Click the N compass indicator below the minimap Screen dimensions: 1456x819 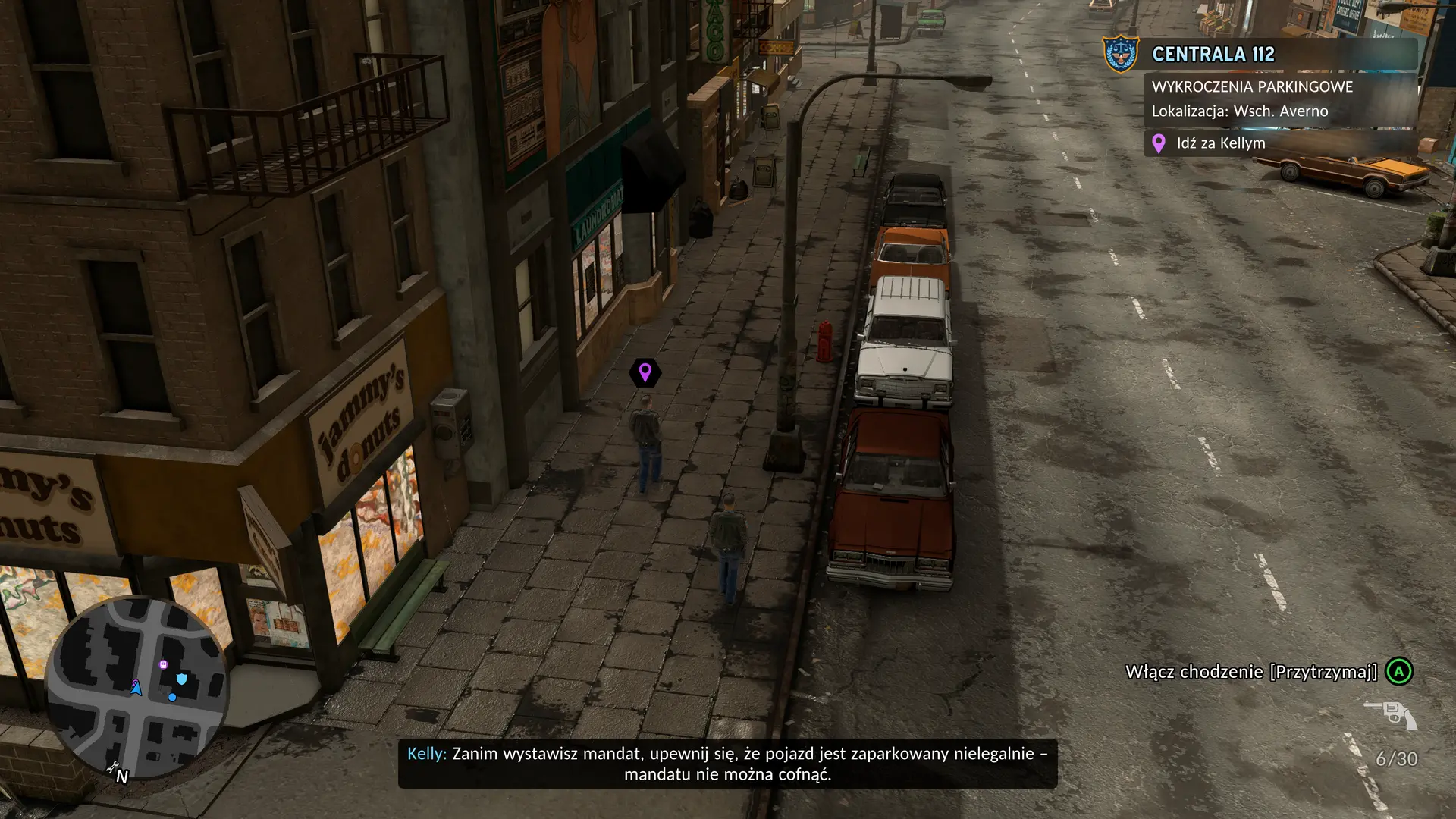(123, 777)
